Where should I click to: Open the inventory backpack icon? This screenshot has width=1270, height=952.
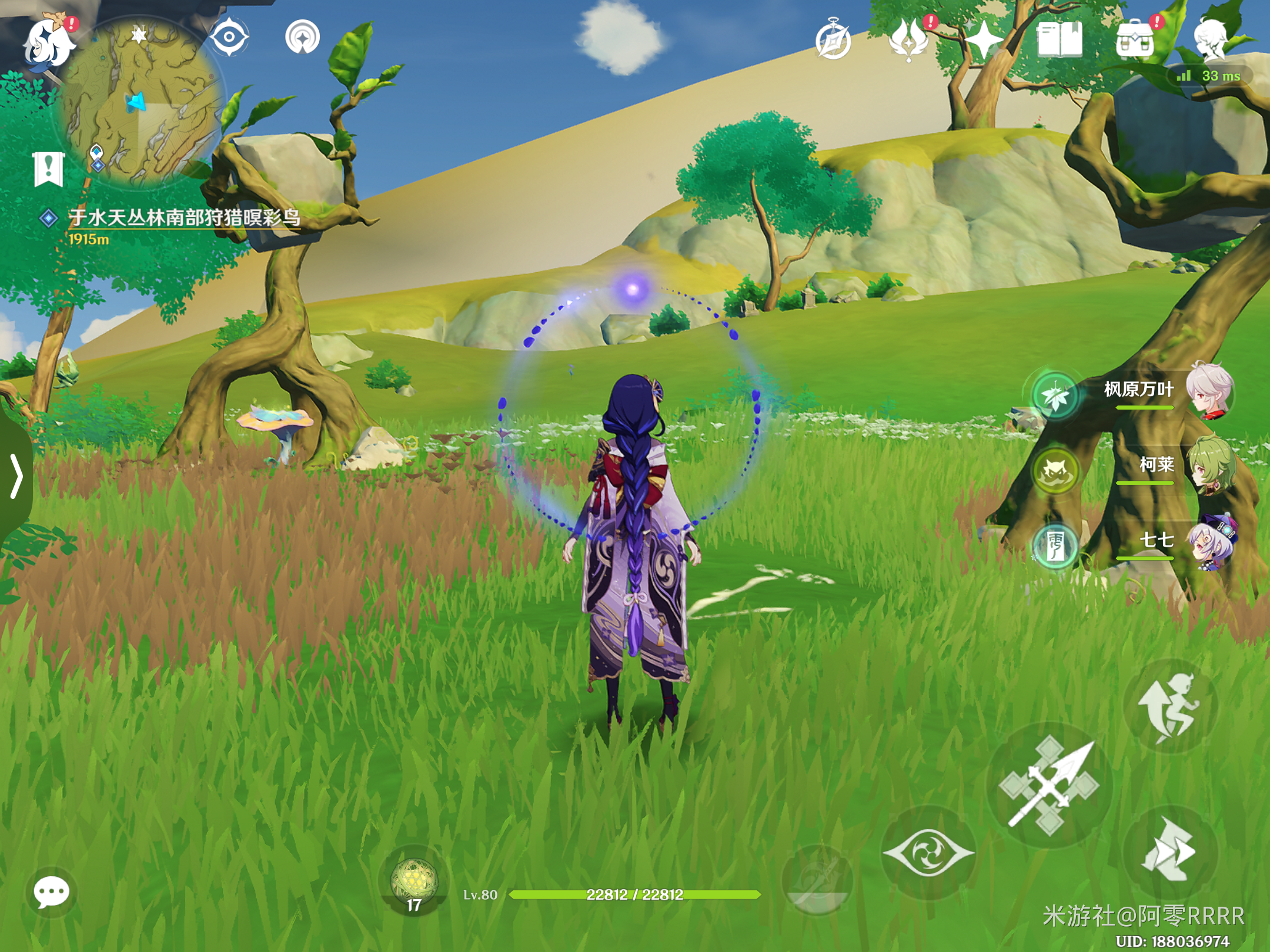tap(1135, 40)
